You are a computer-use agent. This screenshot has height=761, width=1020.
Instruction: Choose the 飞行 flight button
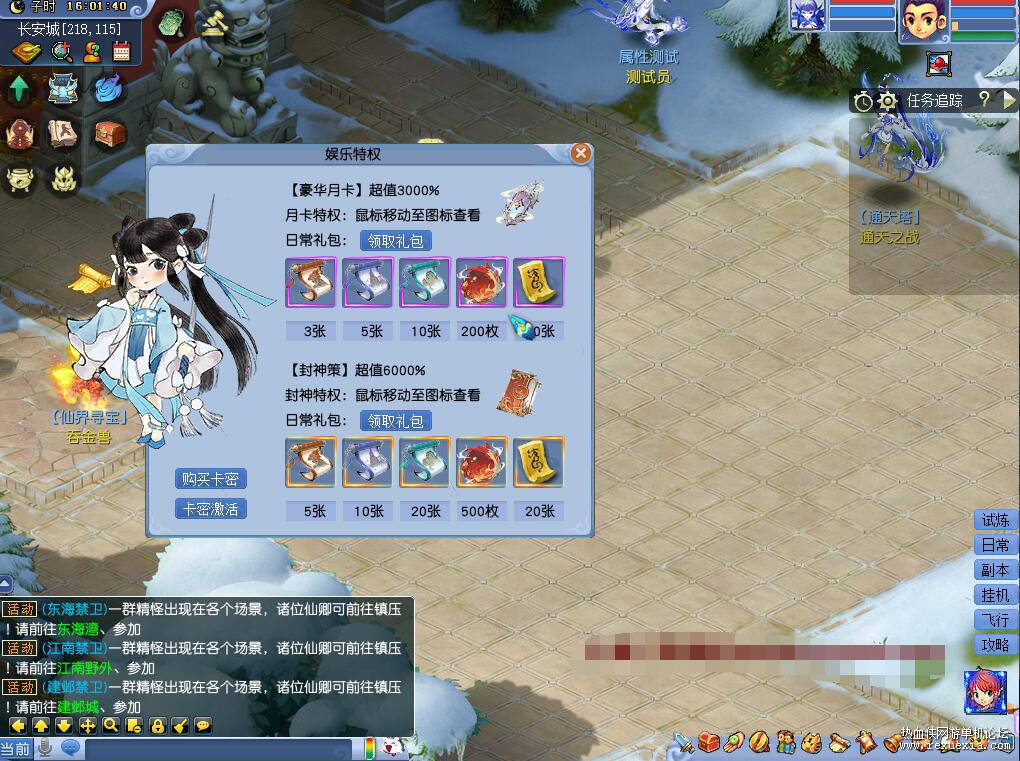coord(995,620)
